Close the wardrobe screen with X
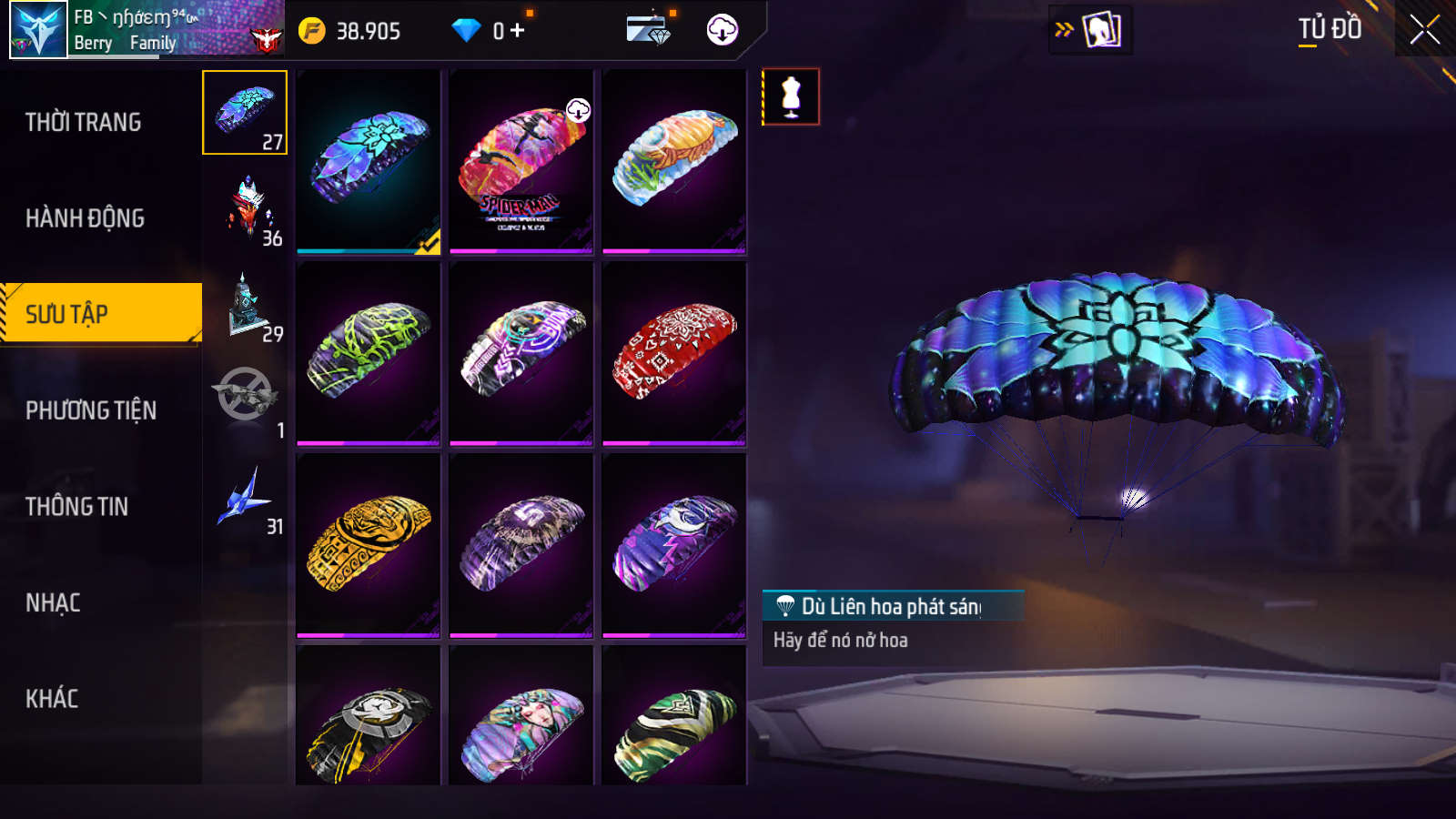This screenshot has width=1456, height=819. (1424, 30)
